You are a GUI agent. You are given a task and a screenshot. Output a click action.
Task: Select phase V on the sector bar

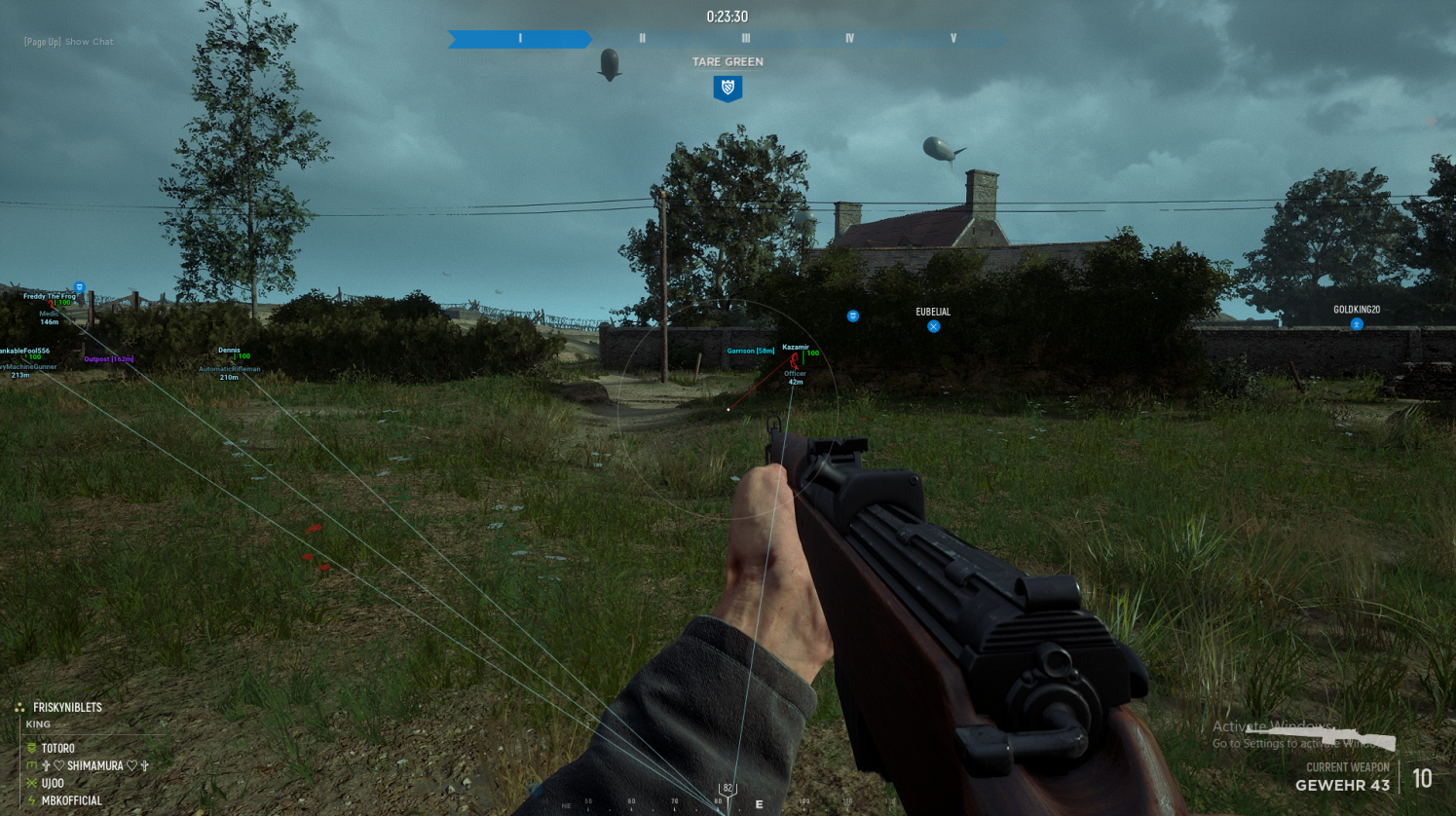(952, 40)
